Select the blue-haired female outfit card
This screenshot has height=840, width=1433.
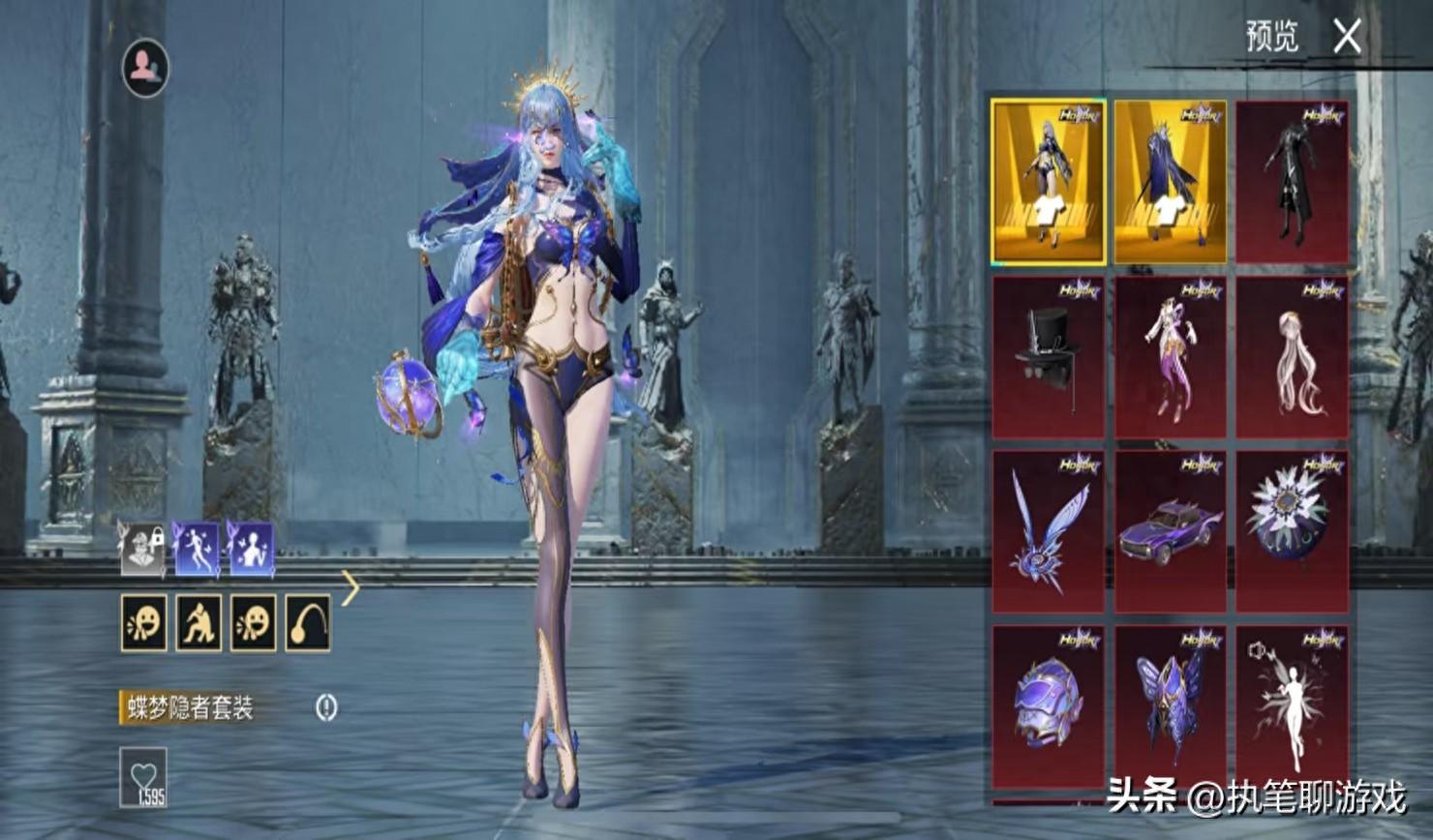[1048, 181]
